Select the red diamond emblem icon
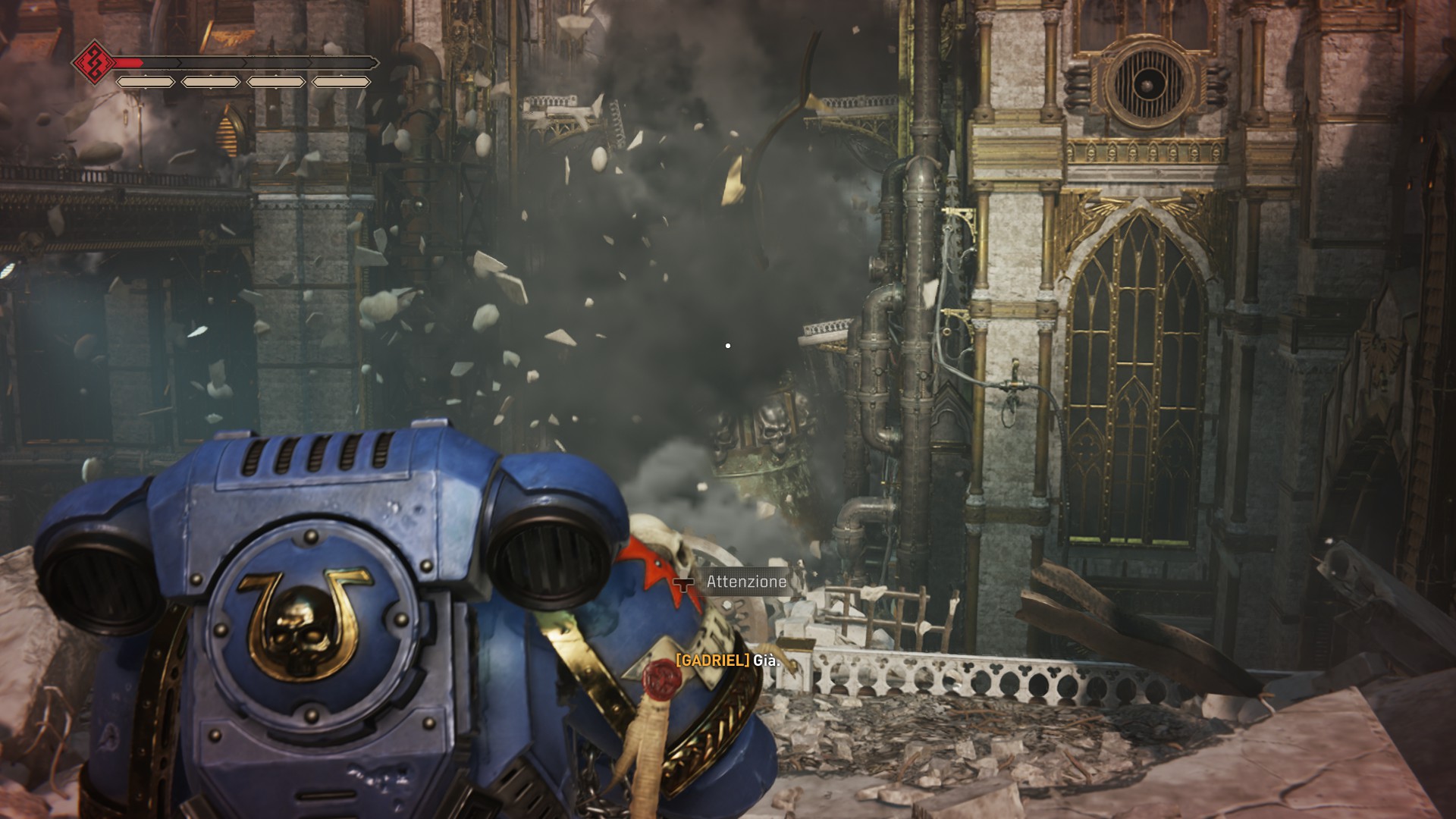This screenshot has height=819, width=1456. pos(94,62)
